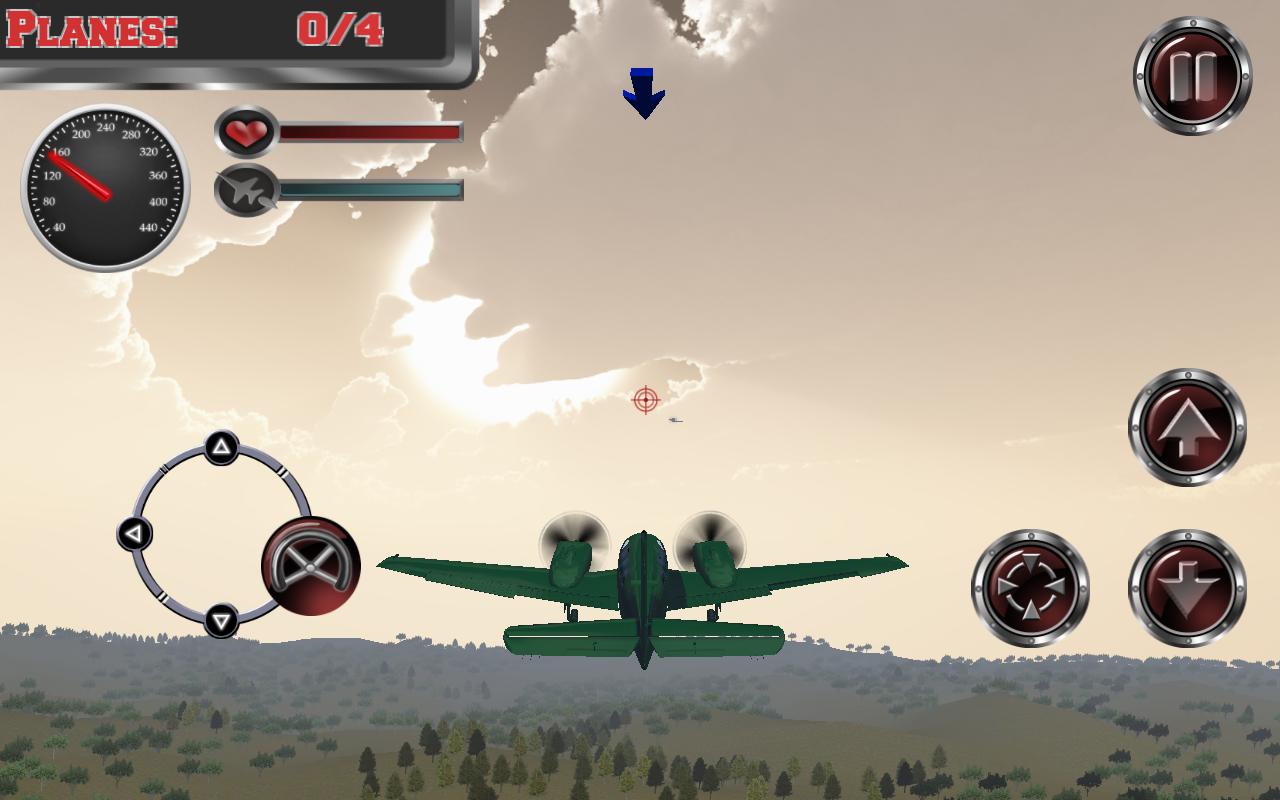Tap the speedometer gauge
This screenshot has height=800, width=1280.
coord(105,190)
